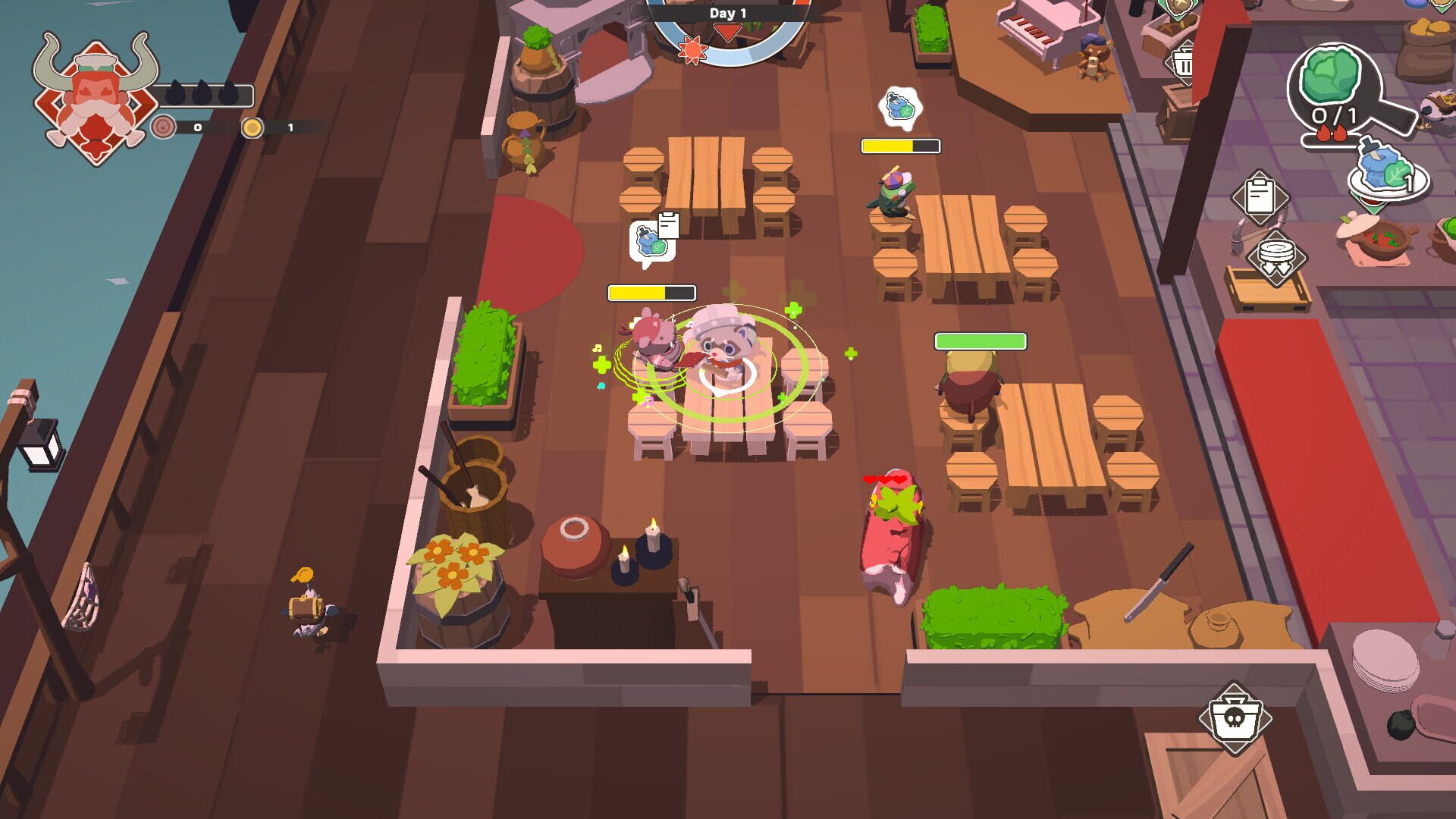The height and width of the screenshot is (819, 1456).
Task: Click the red arrow marker on the day dial
Action: click(726, 33)
